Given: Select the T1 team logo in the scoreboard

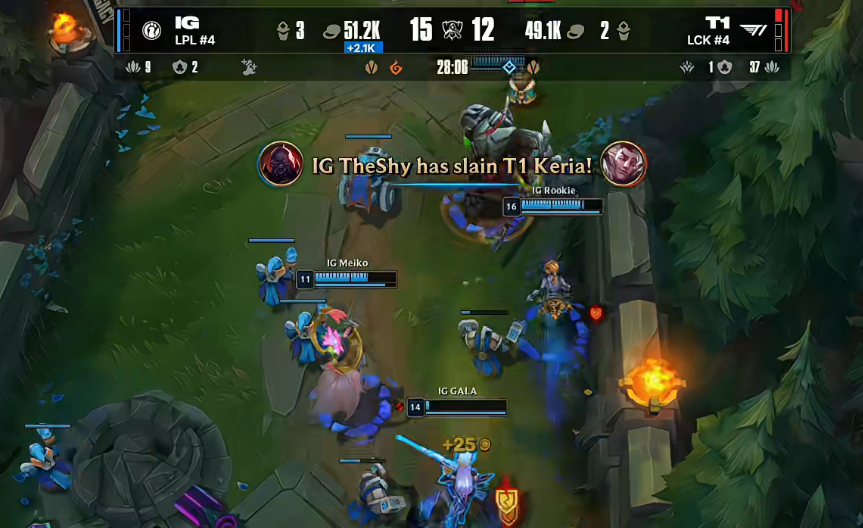Looking at the screenshot, I should 755,30.
